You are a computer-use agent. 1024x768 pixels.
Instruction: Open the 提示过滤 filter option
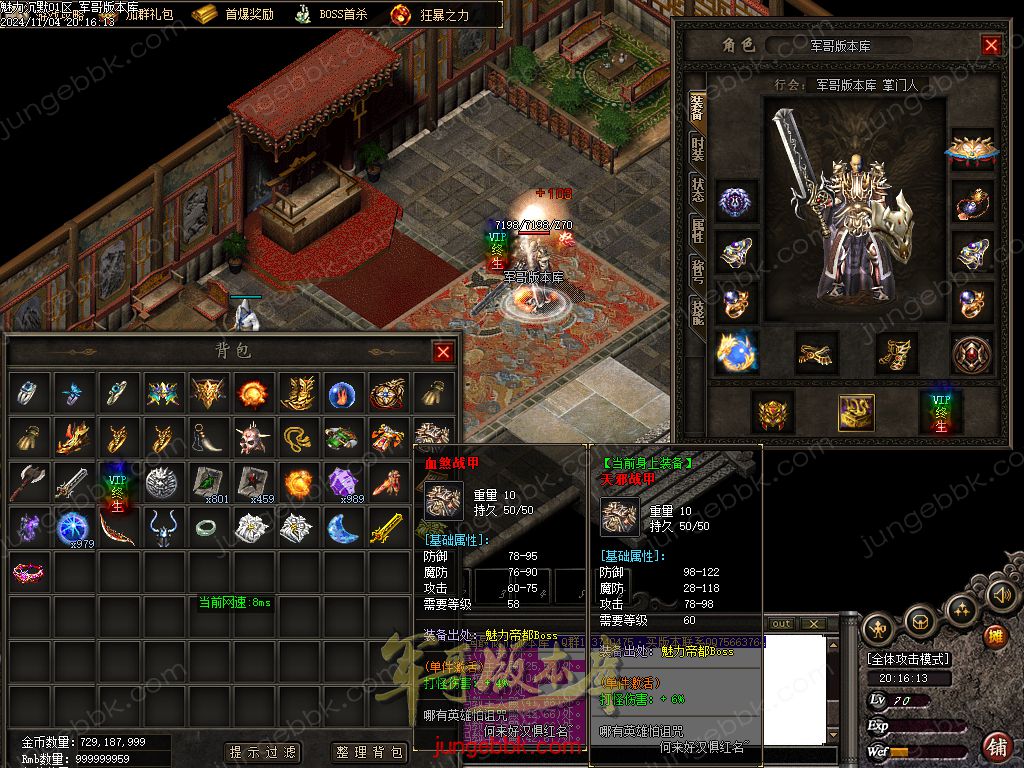(x=263, y=752)
